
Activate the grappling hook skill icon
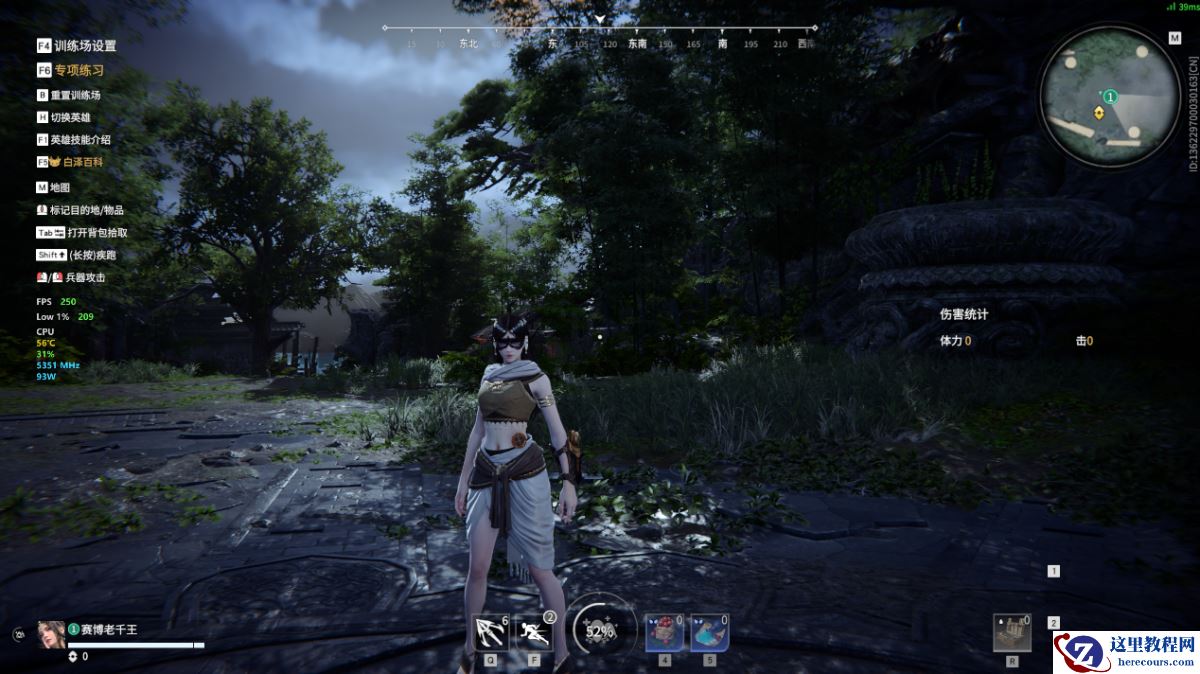tap(491, 633)
